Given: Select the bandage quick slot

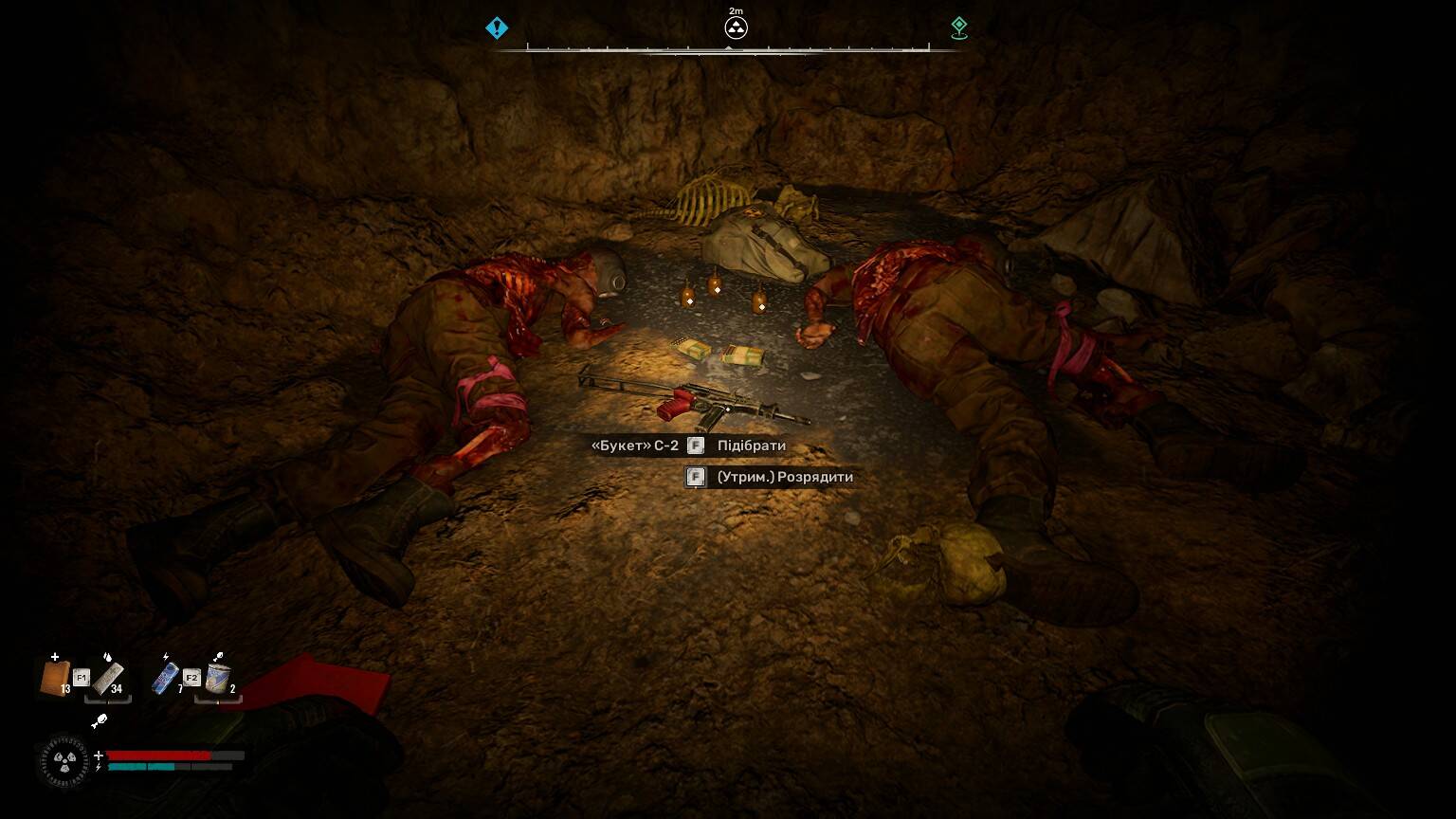Looking at the screenshot, I should 54,678.
